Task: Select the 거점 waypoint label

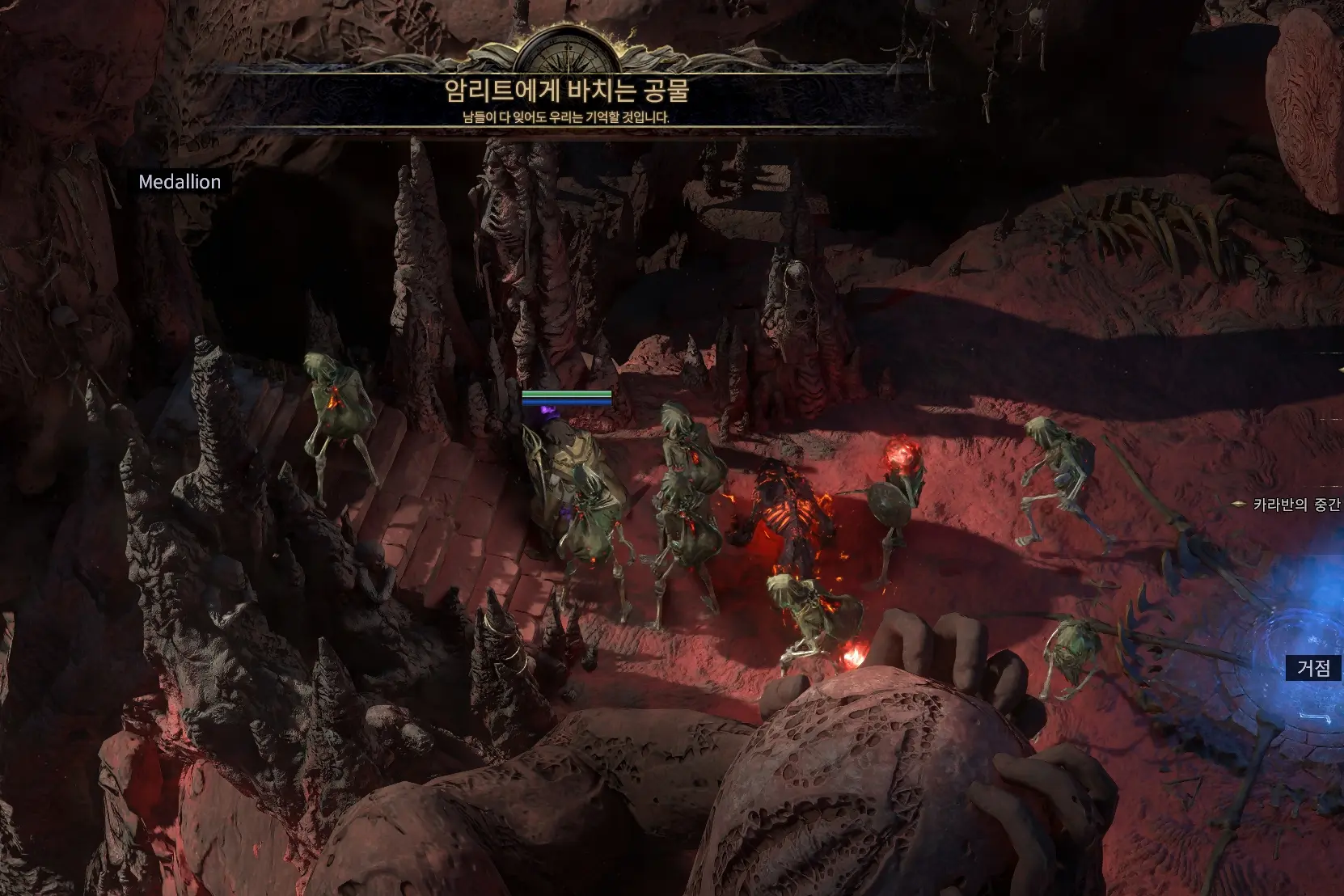Action: [1313, 667]
